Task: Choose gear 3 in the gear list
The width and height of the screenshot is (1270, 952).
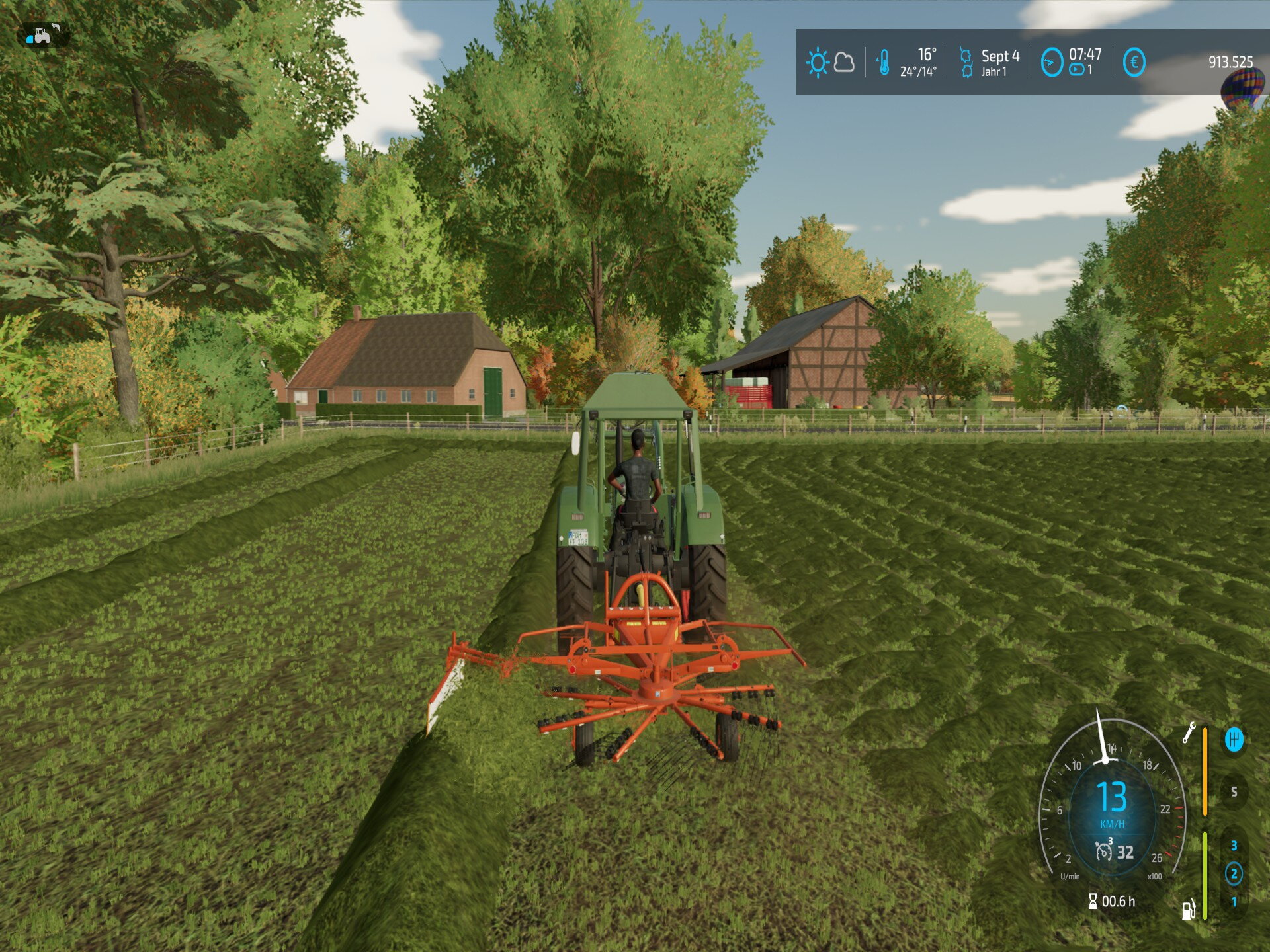Action: pos(1234,846)
